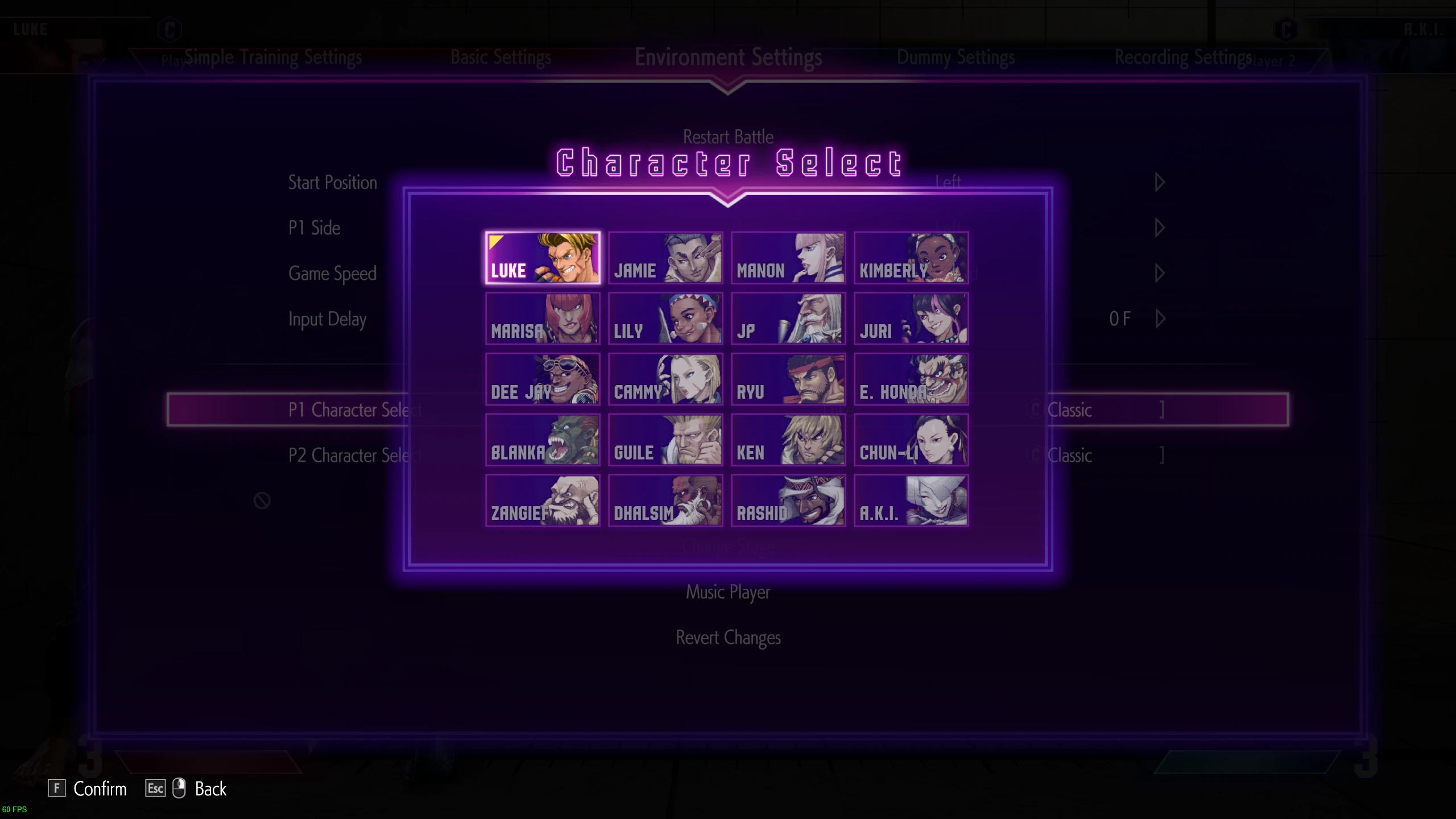Expand the P1 Side selector arrow
This screenshot has height=819, width=1456.
pos(1159,227)
